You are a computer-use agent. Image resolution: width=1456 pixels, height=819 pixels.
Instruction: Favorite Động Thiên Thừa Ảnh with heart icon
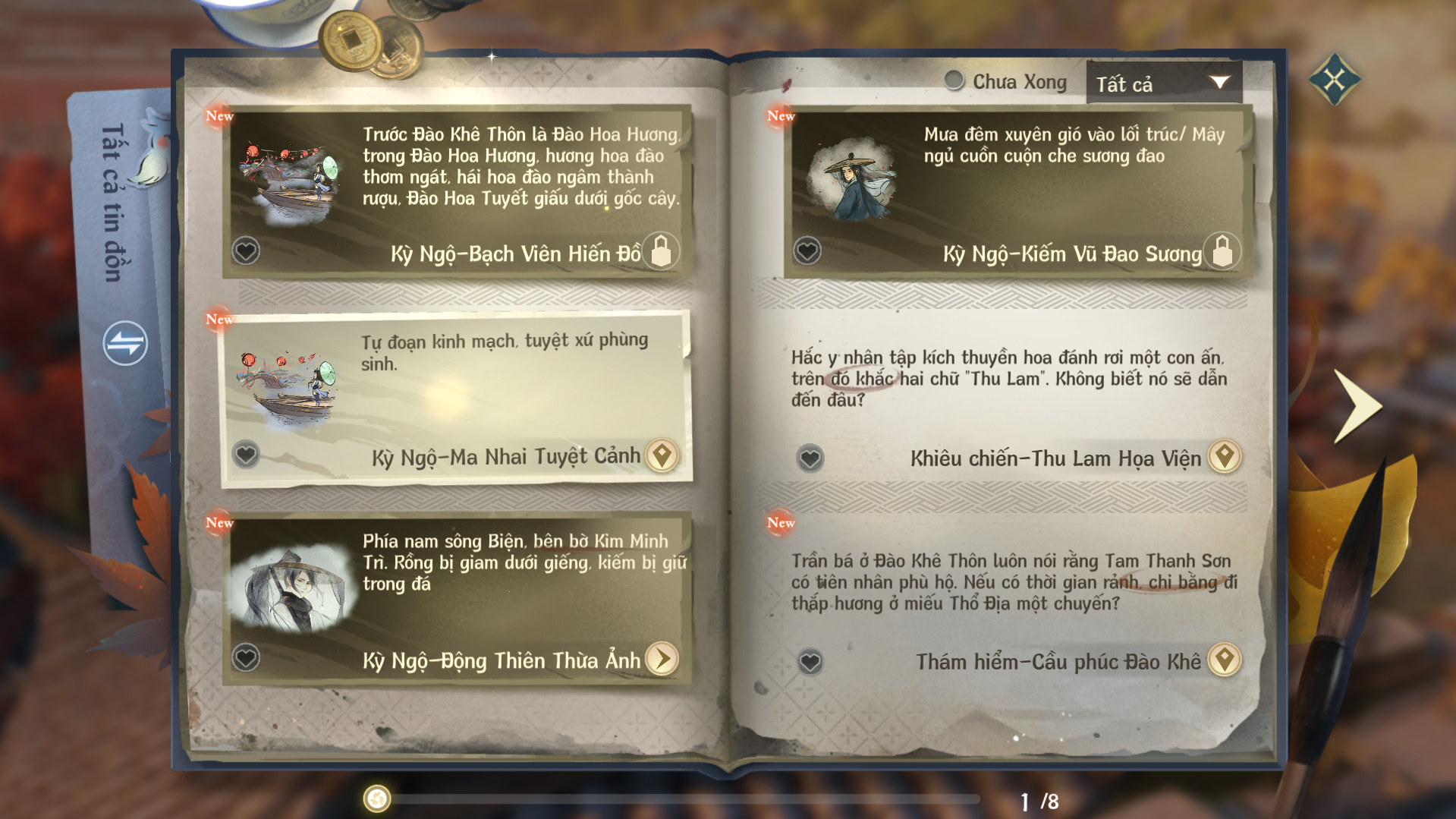246,657
